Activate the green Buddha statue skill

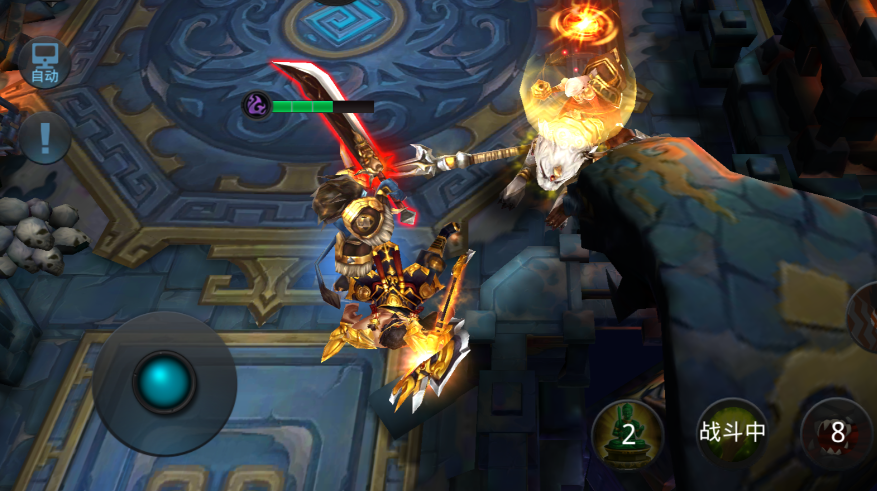click(627, 434)
